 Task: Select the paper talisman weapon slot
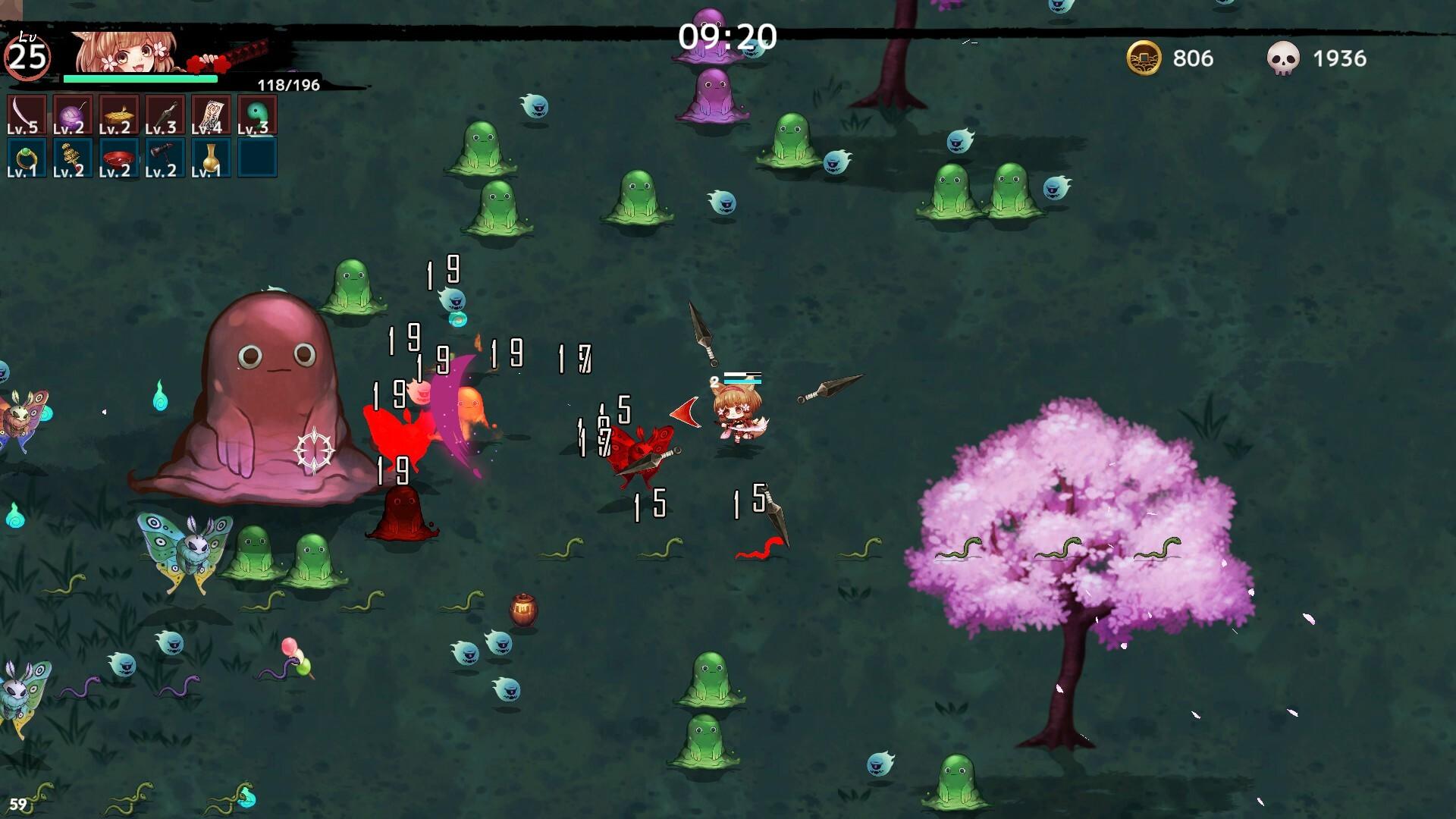click(211, 115)
